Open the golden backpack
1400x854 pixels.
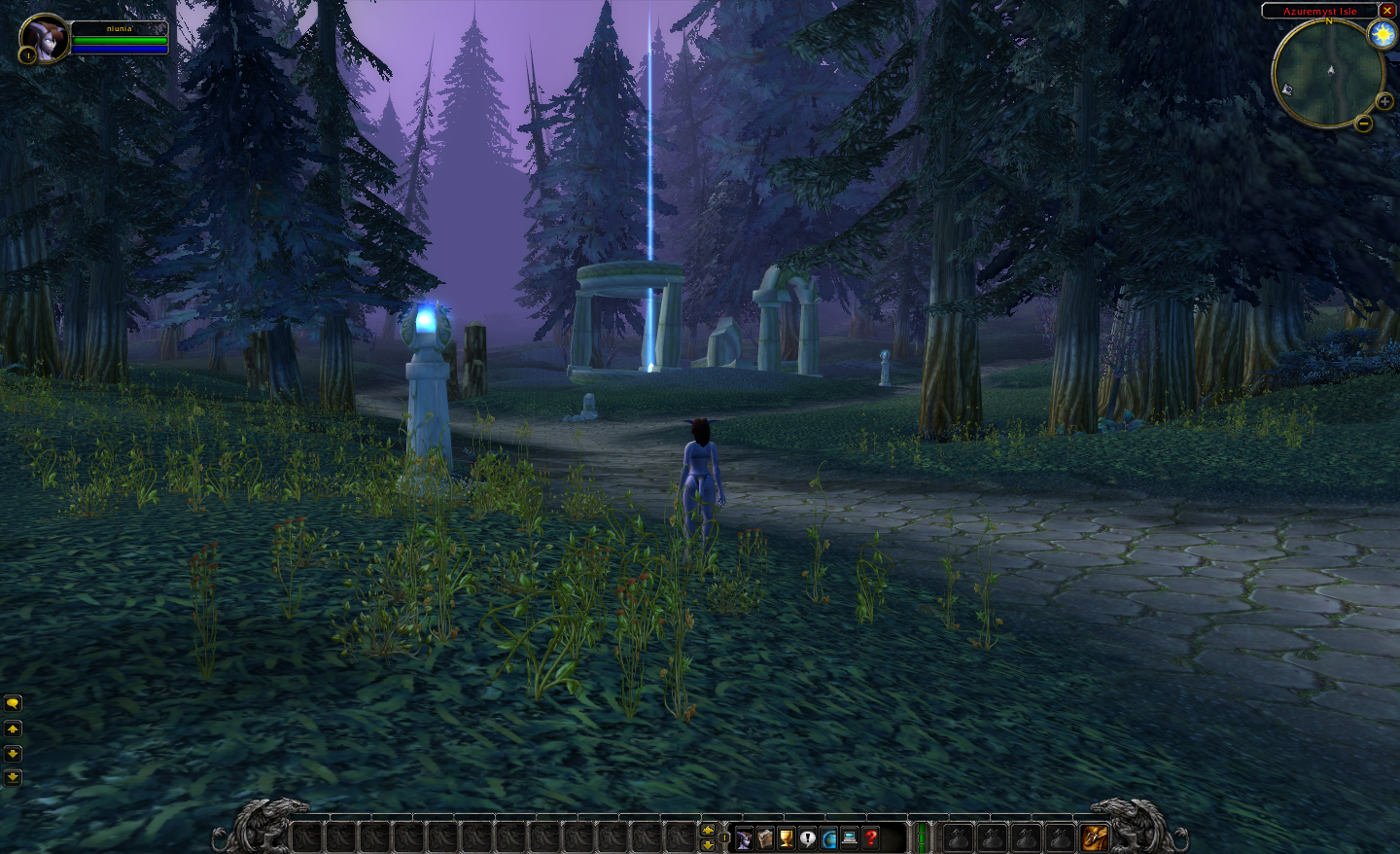(1095, 836)
